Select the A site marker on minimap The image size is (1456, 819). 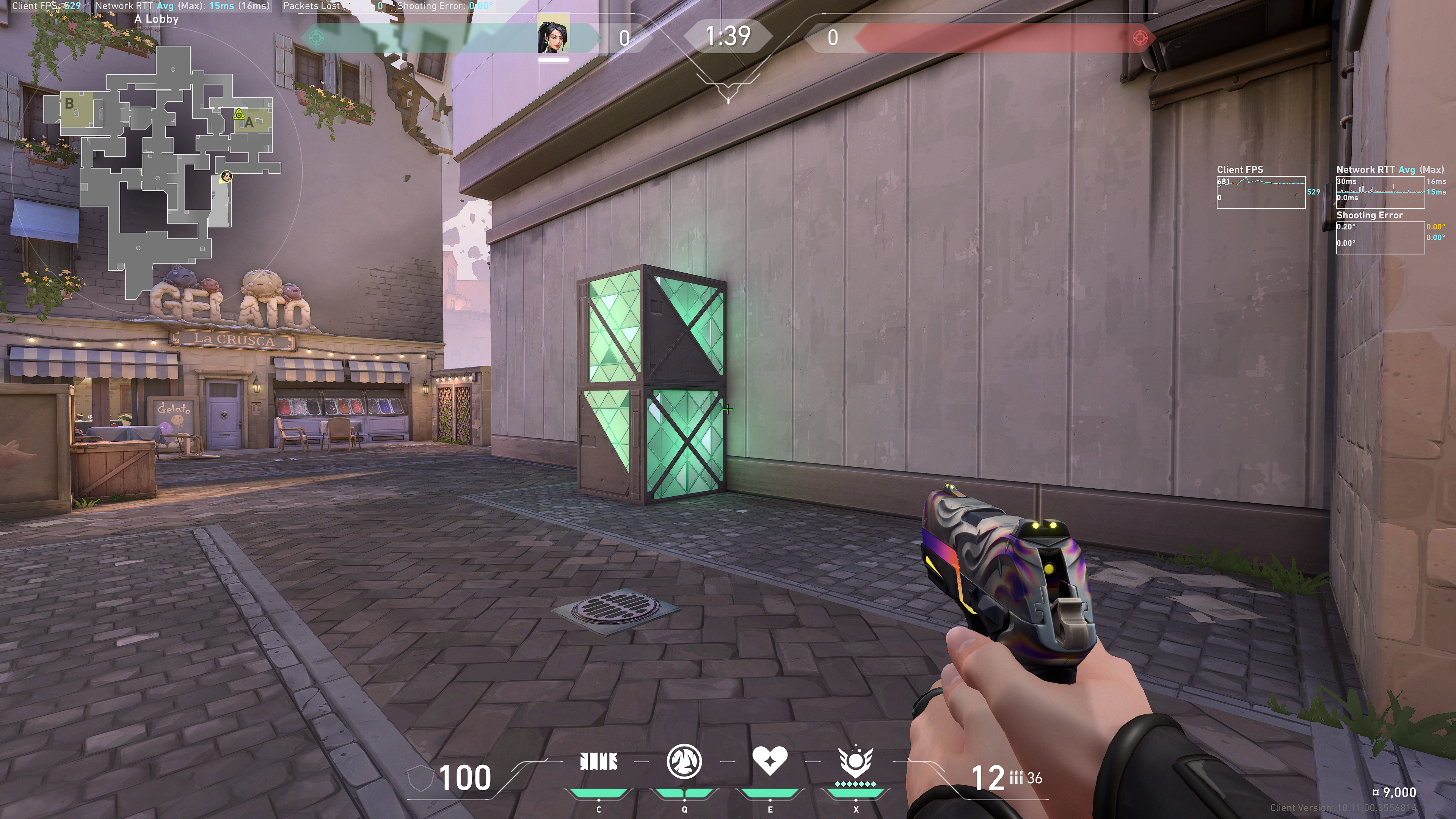(249, 122)
